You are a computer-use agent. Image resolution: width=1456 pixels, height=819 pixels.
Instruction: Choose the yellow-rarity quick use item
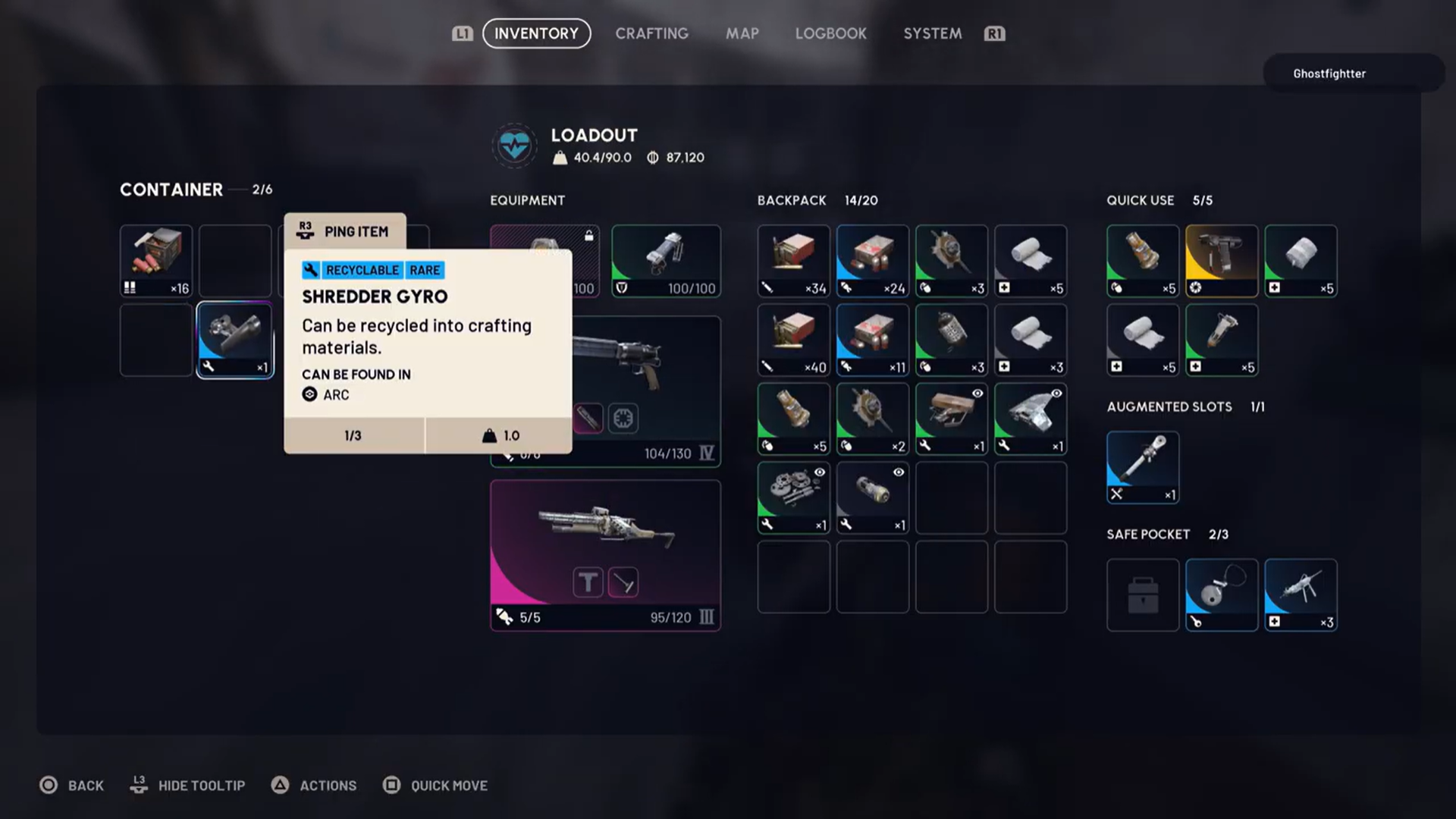(x=1221, y=260)
